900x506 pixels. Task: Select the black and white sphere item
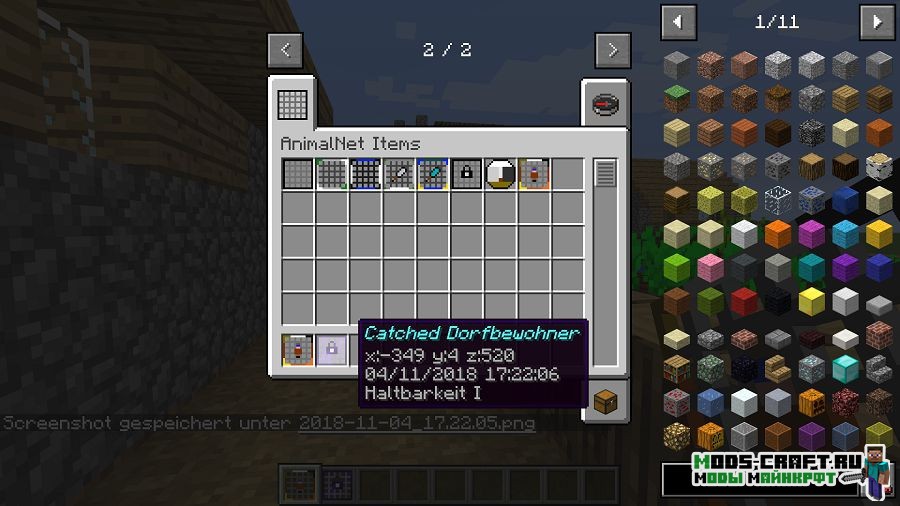click(x=500, y=174)
